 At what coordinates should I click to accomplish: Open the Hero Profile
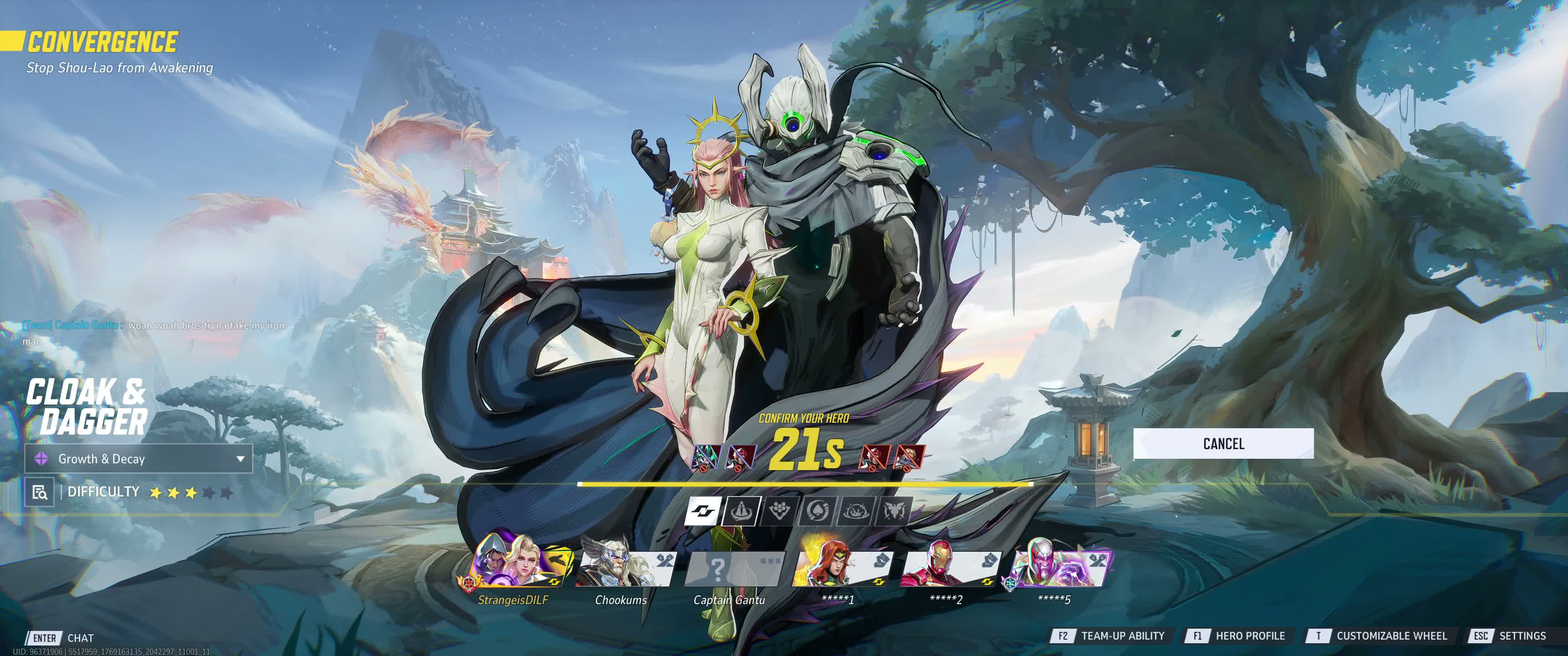pos(1236,636)
